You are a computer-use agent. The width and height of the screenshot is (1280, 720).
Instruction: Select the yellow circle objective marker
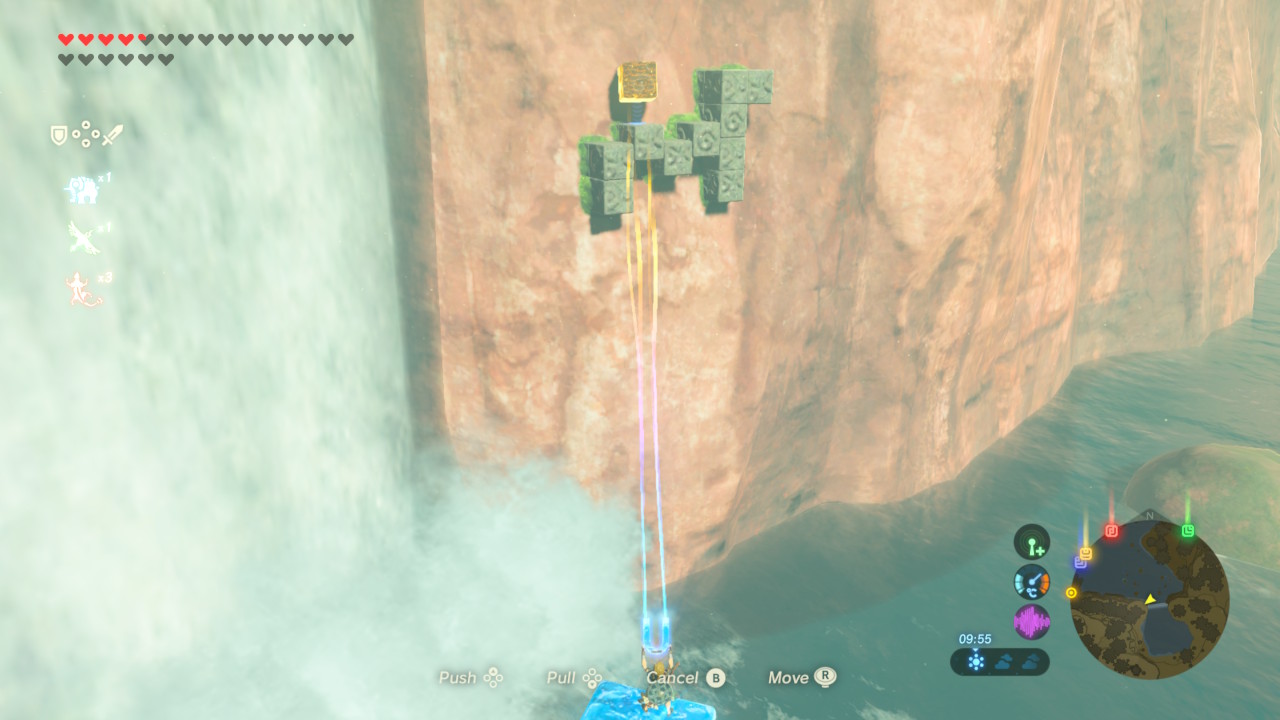[1072, 593]
